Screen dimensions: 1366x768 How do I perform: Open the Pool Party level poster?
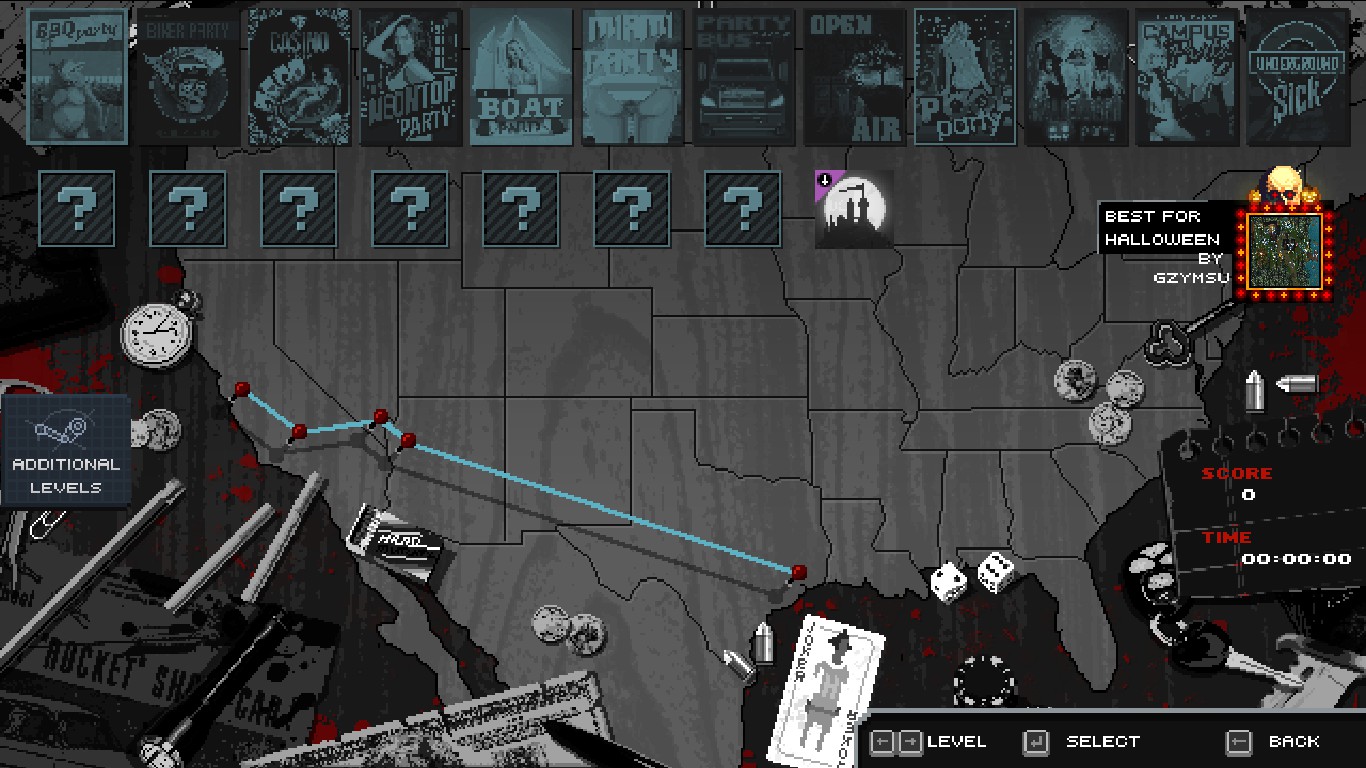point(965,77)
